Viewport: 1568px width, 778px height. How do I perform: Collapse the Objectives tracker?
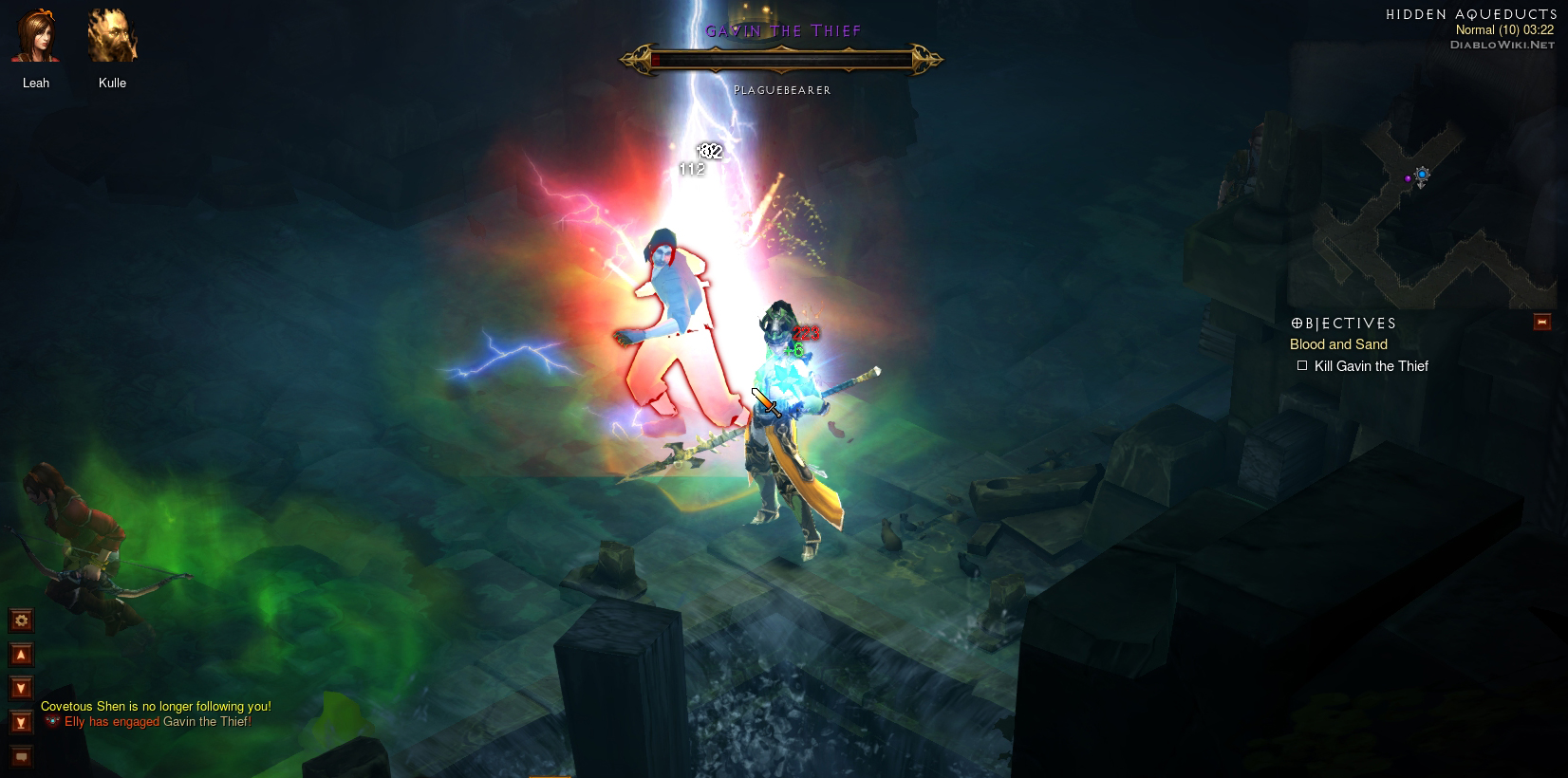tap(1542, 323)
